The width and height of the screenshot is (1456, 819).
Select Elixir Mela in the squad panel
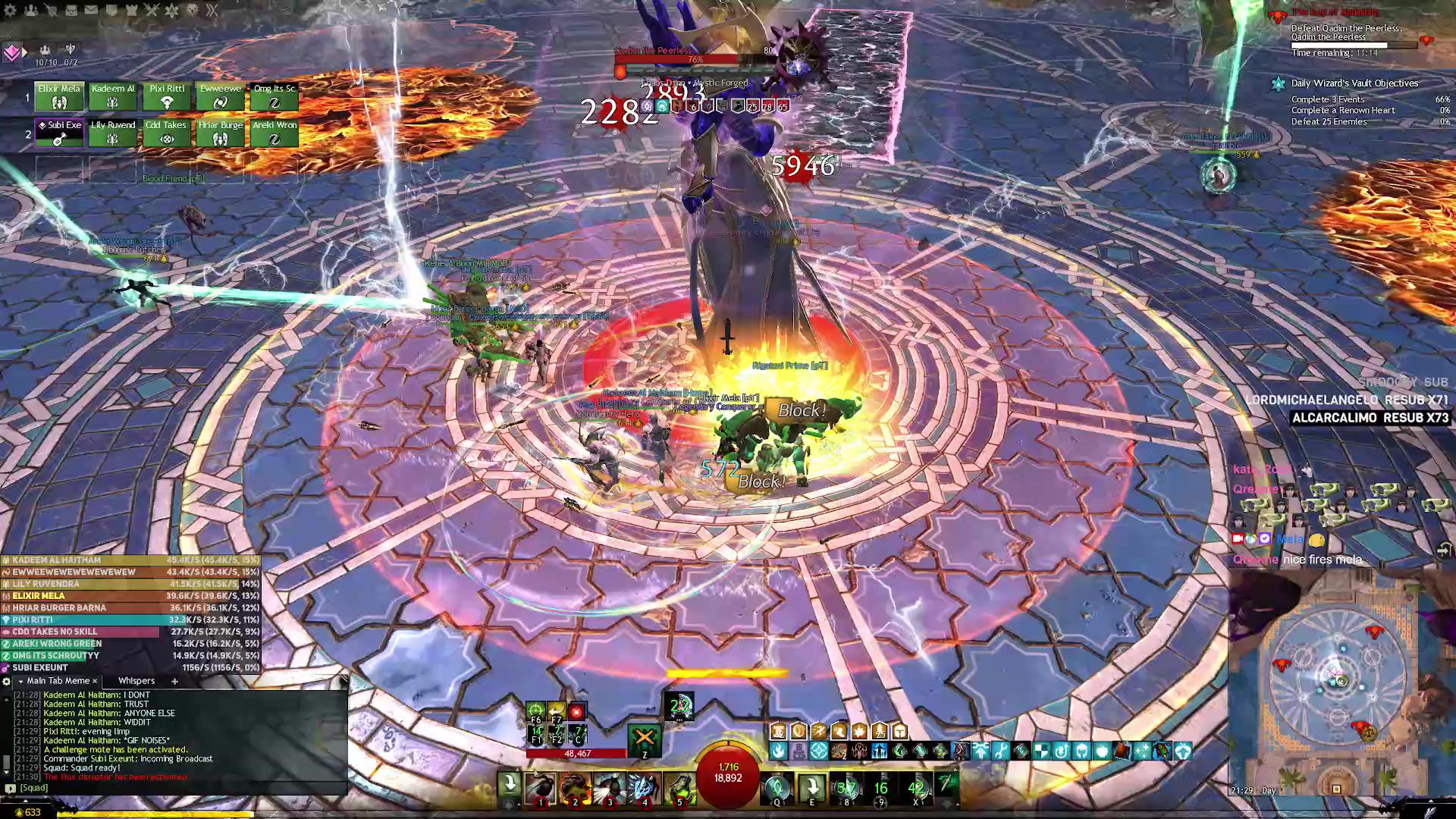click(x=59, y=96)
